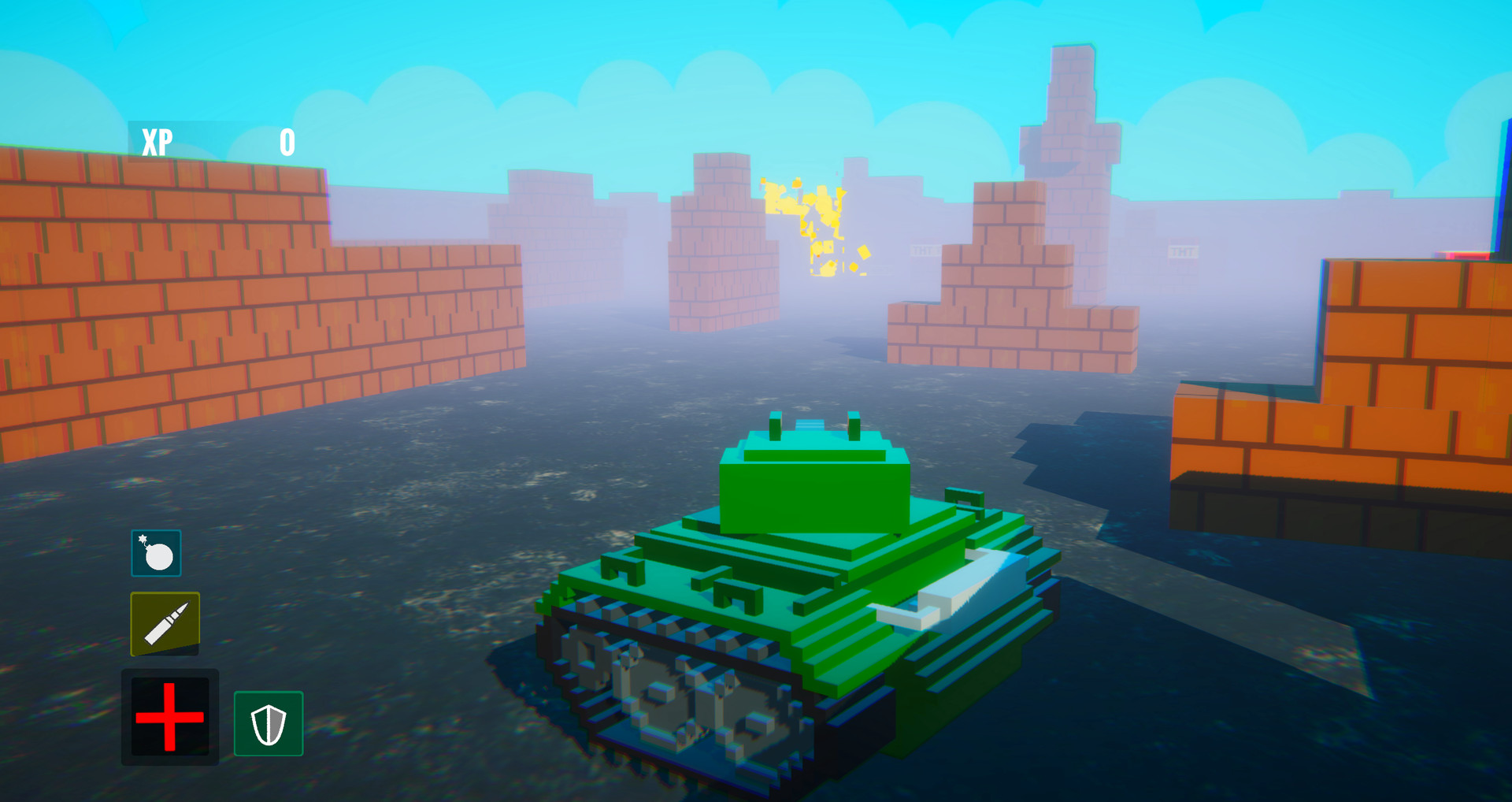This screenshot has height=802, width=1512.
Task: Click the red health cross icon
Action: click(x=169, y=717)
